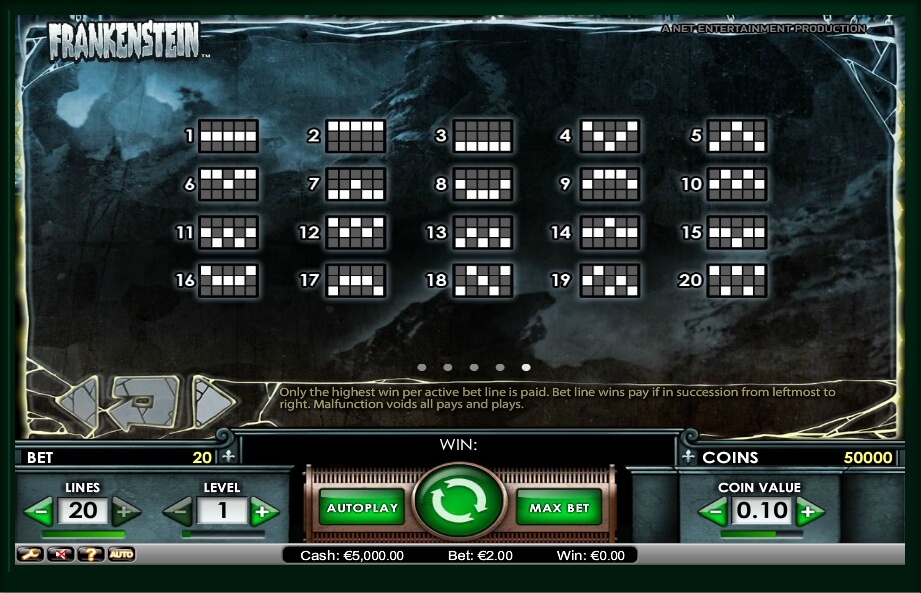The image size is (921, 593).
Task: Raise the bet level with plus
Action: click(x=263, y=513)
